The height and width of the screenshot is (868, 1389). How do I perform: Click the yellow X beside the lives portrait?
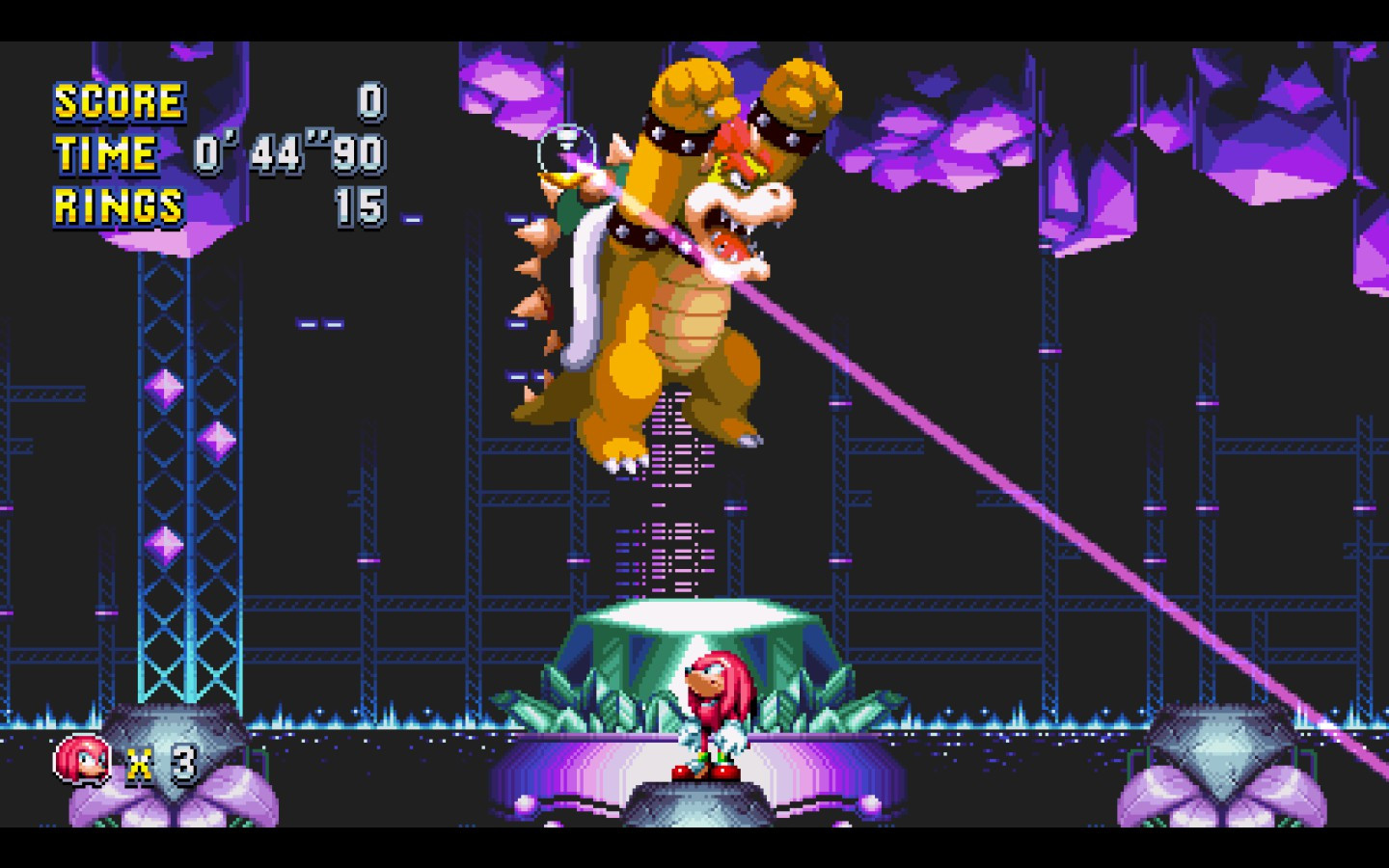click(138, 765)
